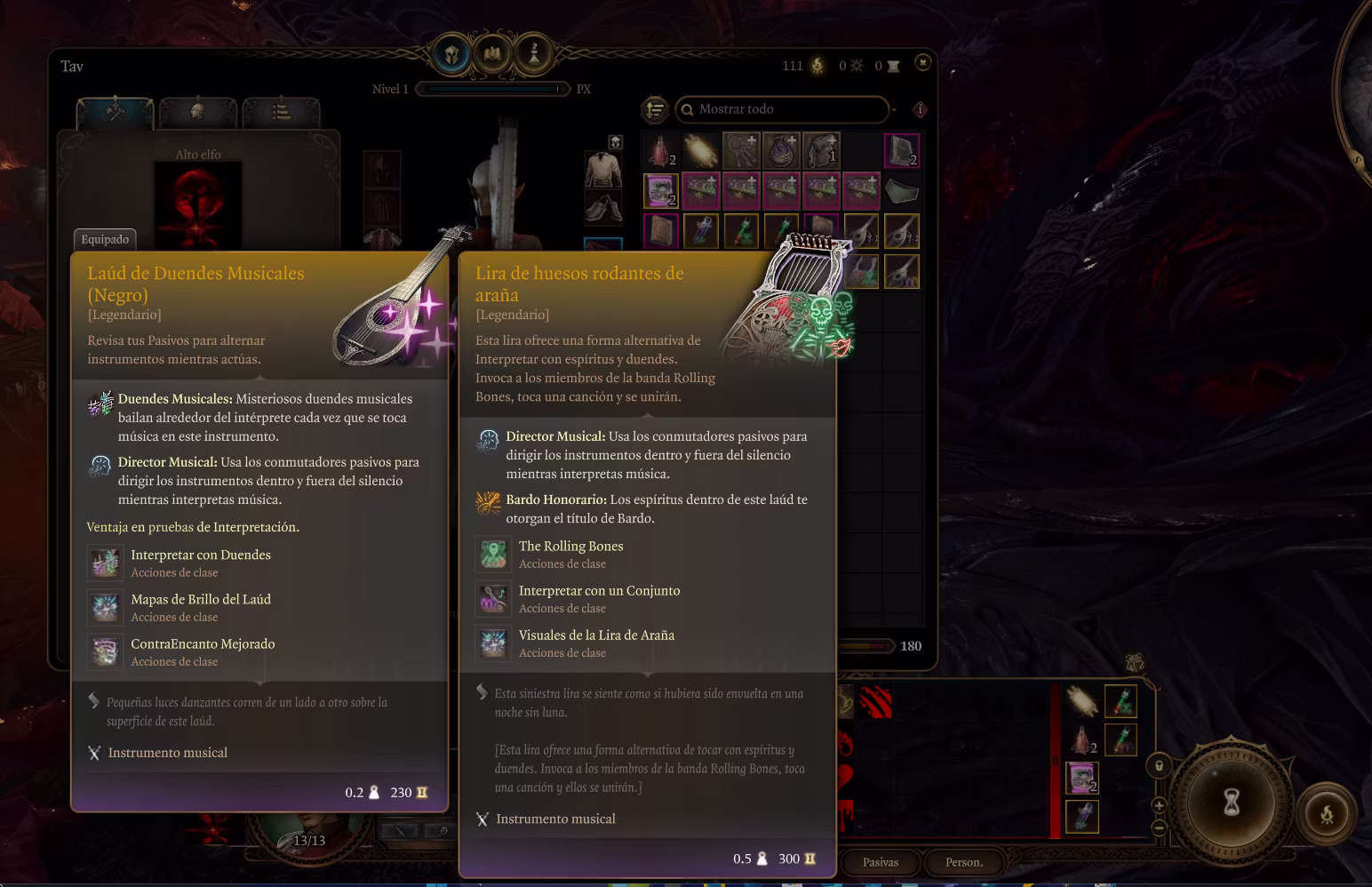Switch to the 'Person.' hotbar tab
This screenshot has height=887, width=1372.
click(963, 862)
